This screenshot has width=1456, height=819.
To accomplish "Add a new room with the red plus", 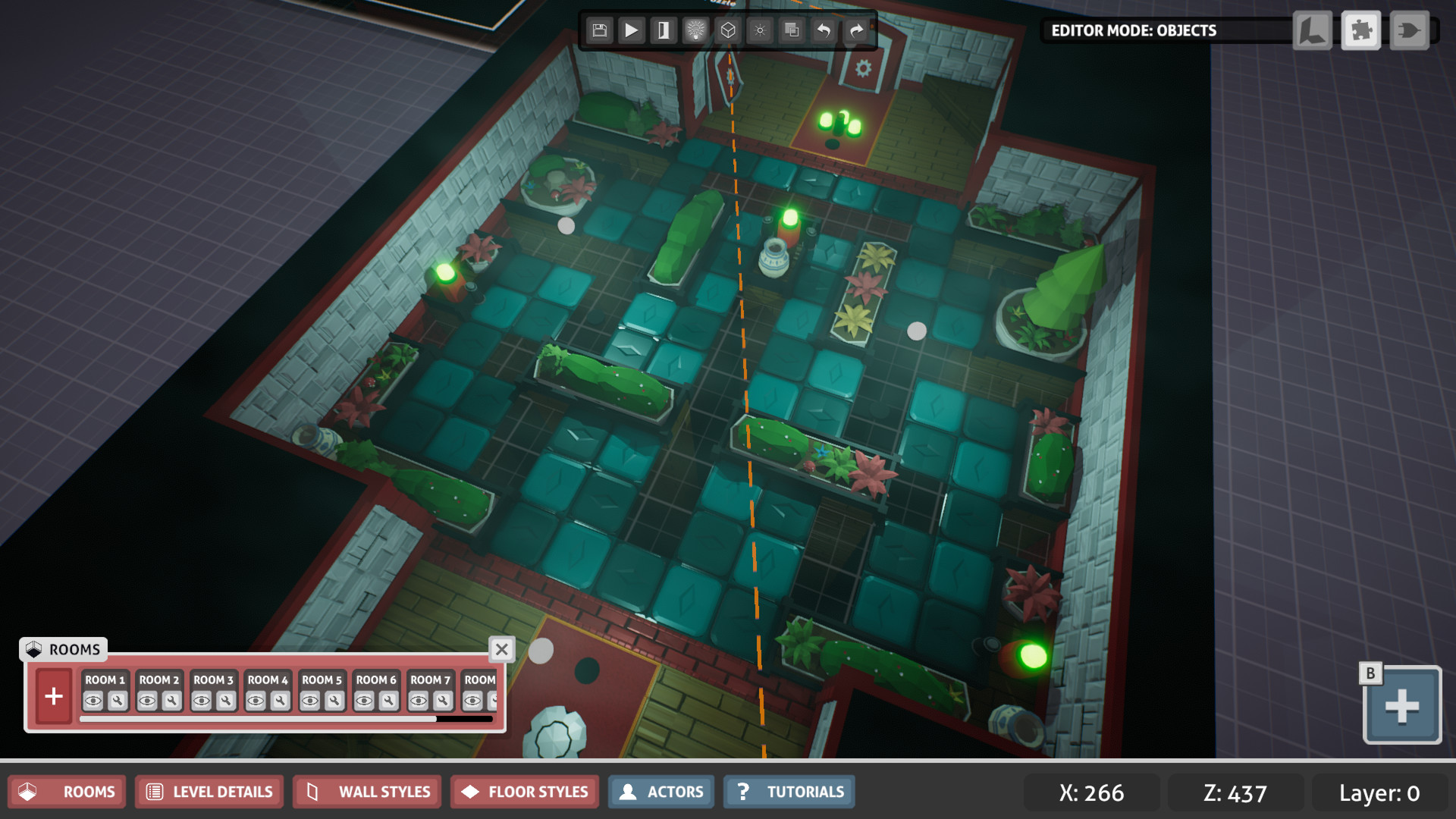I will (54, 696).
